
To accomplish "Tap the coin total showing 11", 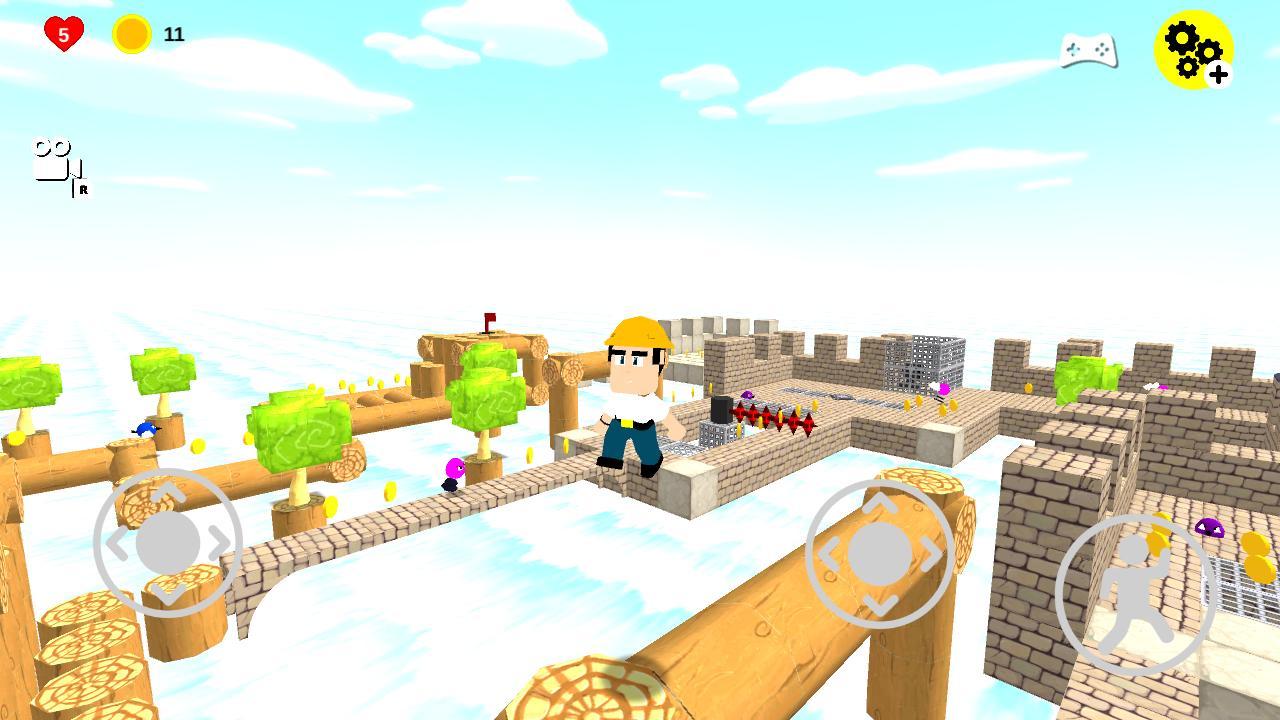I will [x=172, y=32].
